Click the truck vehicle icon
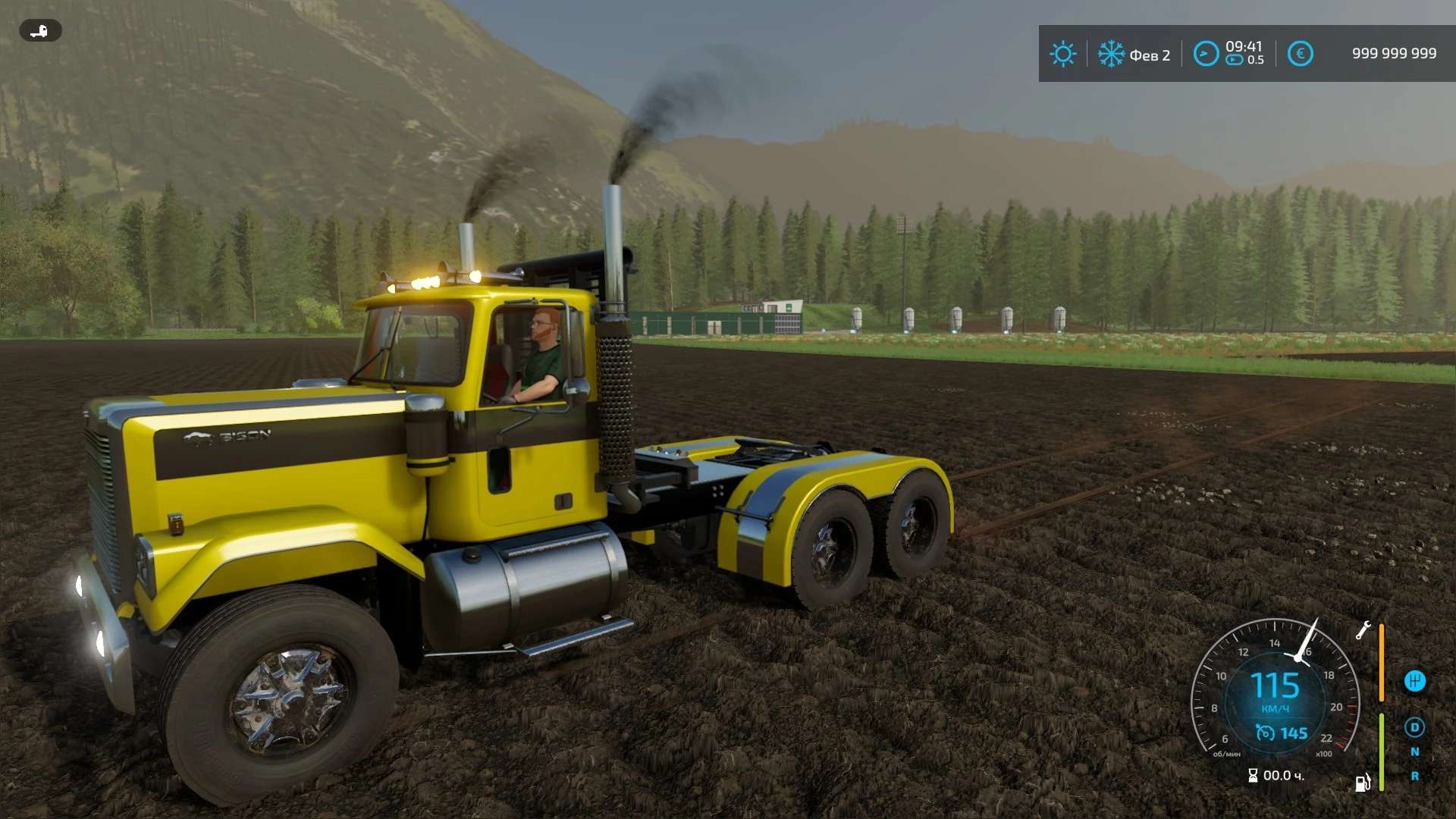 (x=40, y=30)
